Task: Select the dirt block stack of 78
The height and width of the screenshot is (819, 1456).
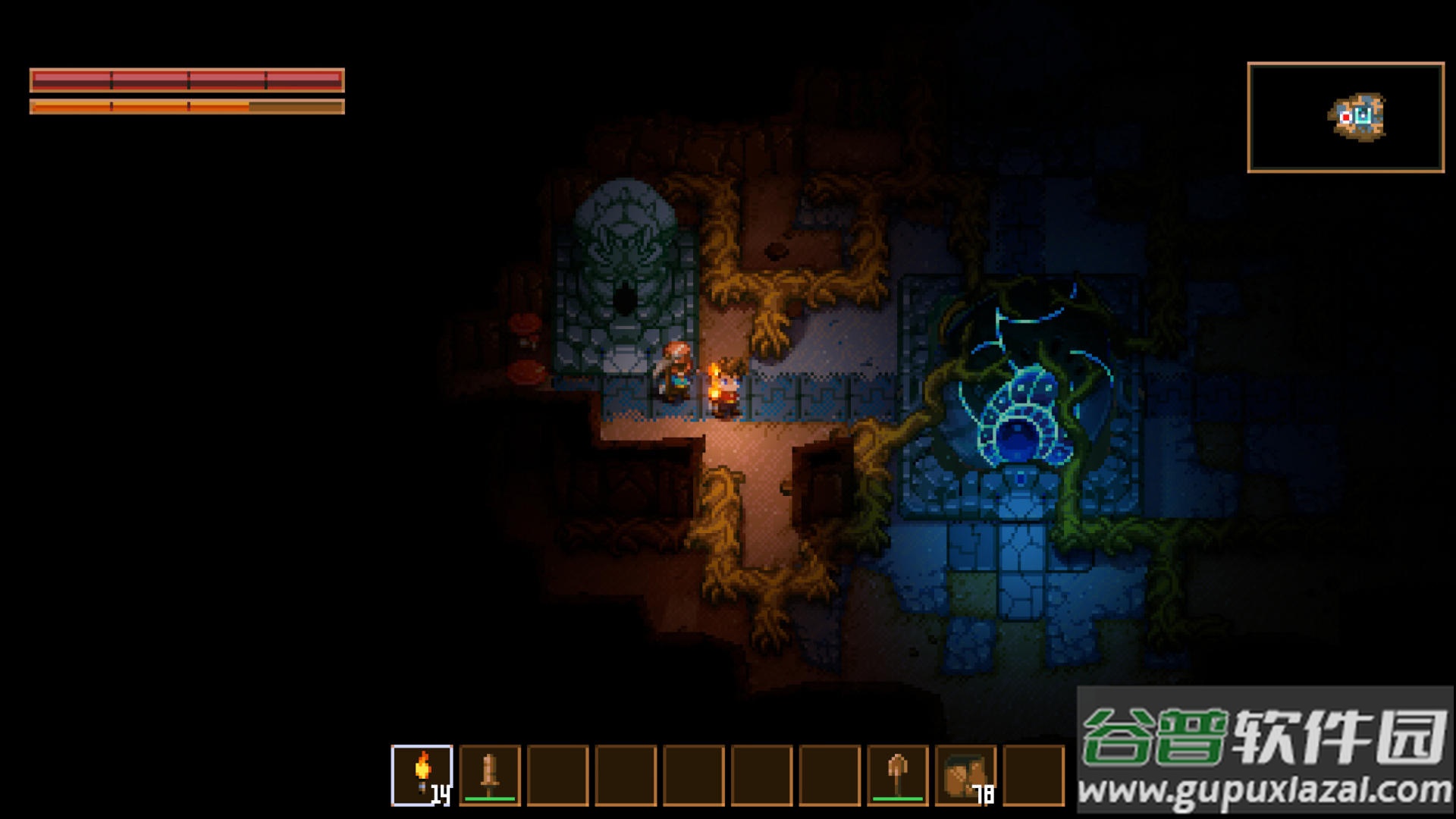Action: click(965, 774)
